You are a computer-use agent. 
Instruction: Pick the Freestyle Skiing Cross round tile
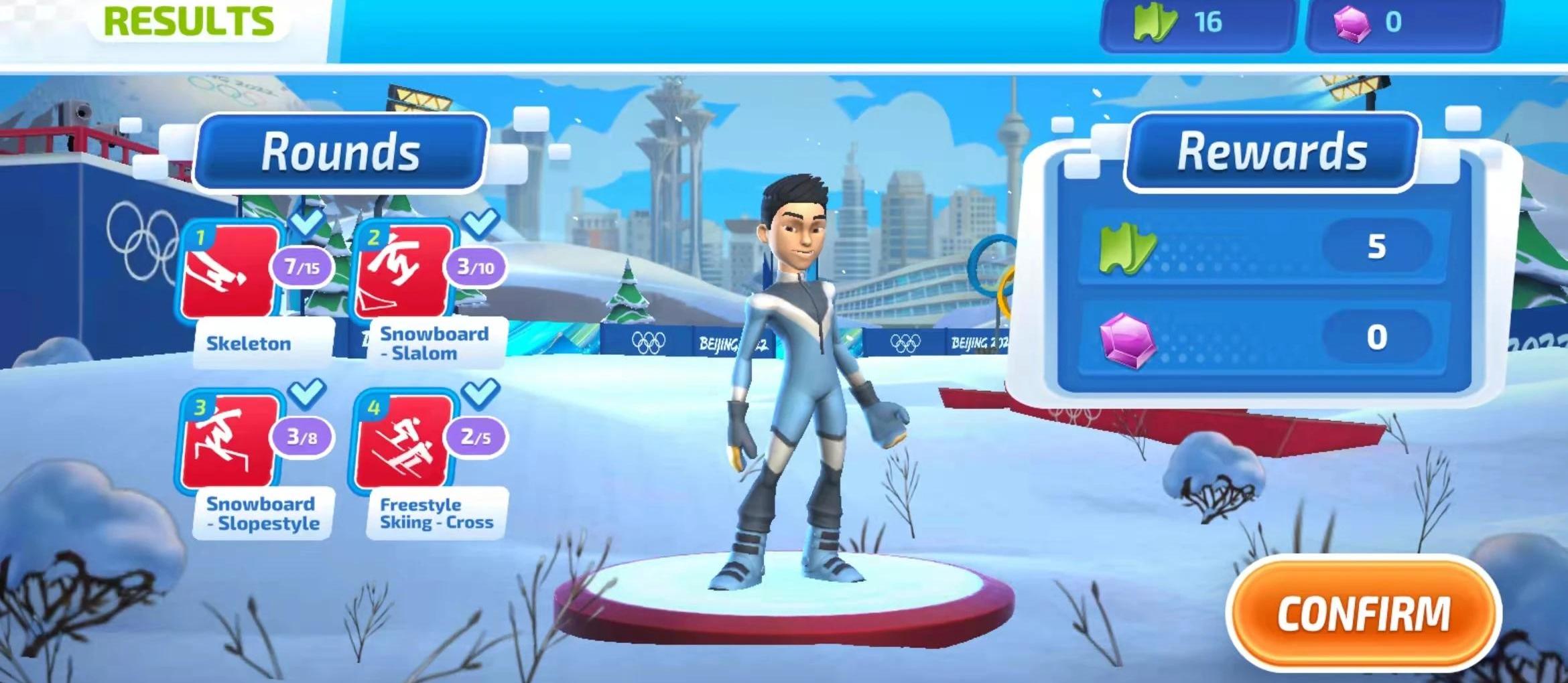point(403,441)
